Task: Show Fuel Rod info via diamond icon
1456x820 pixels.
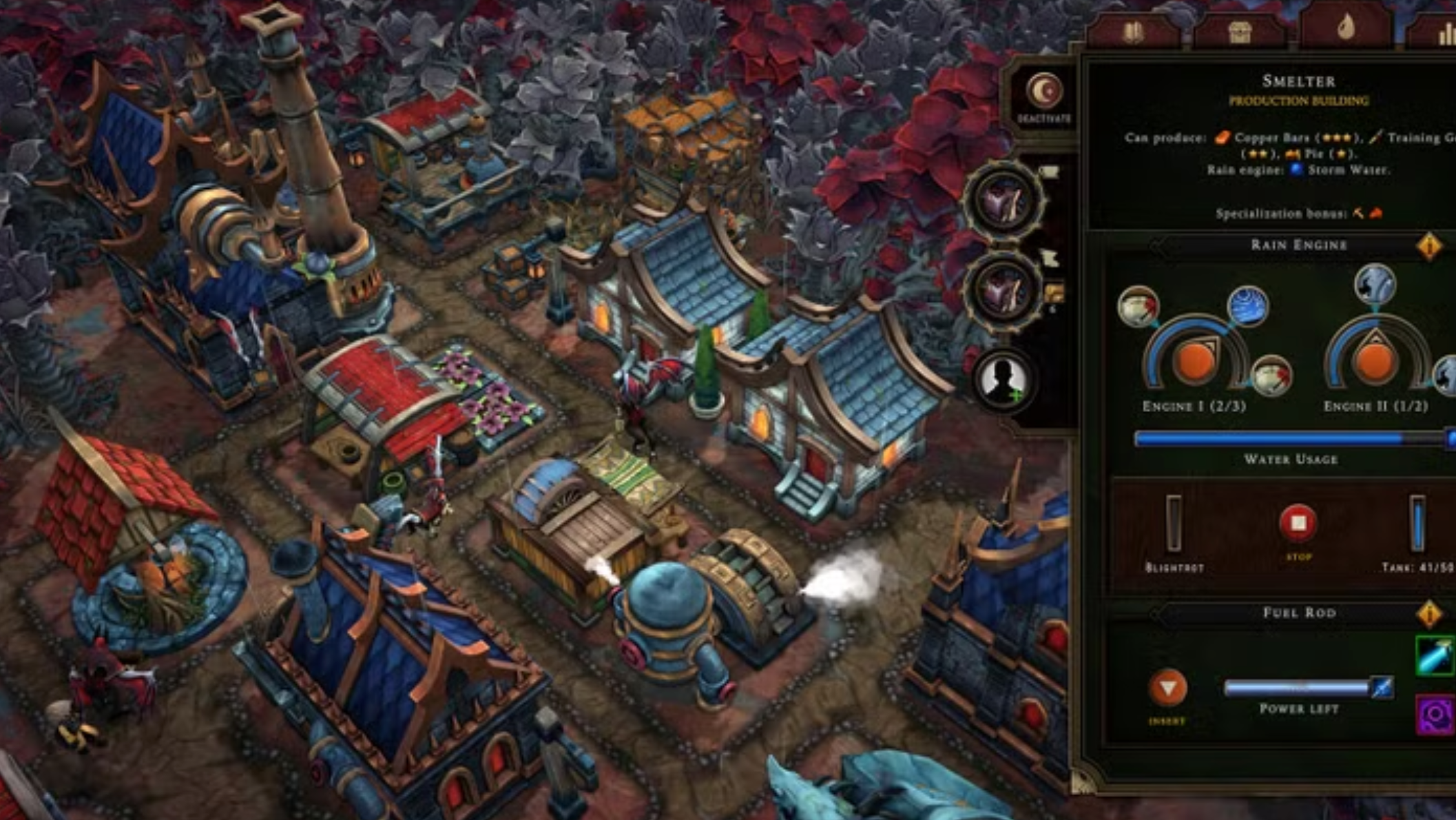Action: pyautogui.click(x=1429, y=613)
